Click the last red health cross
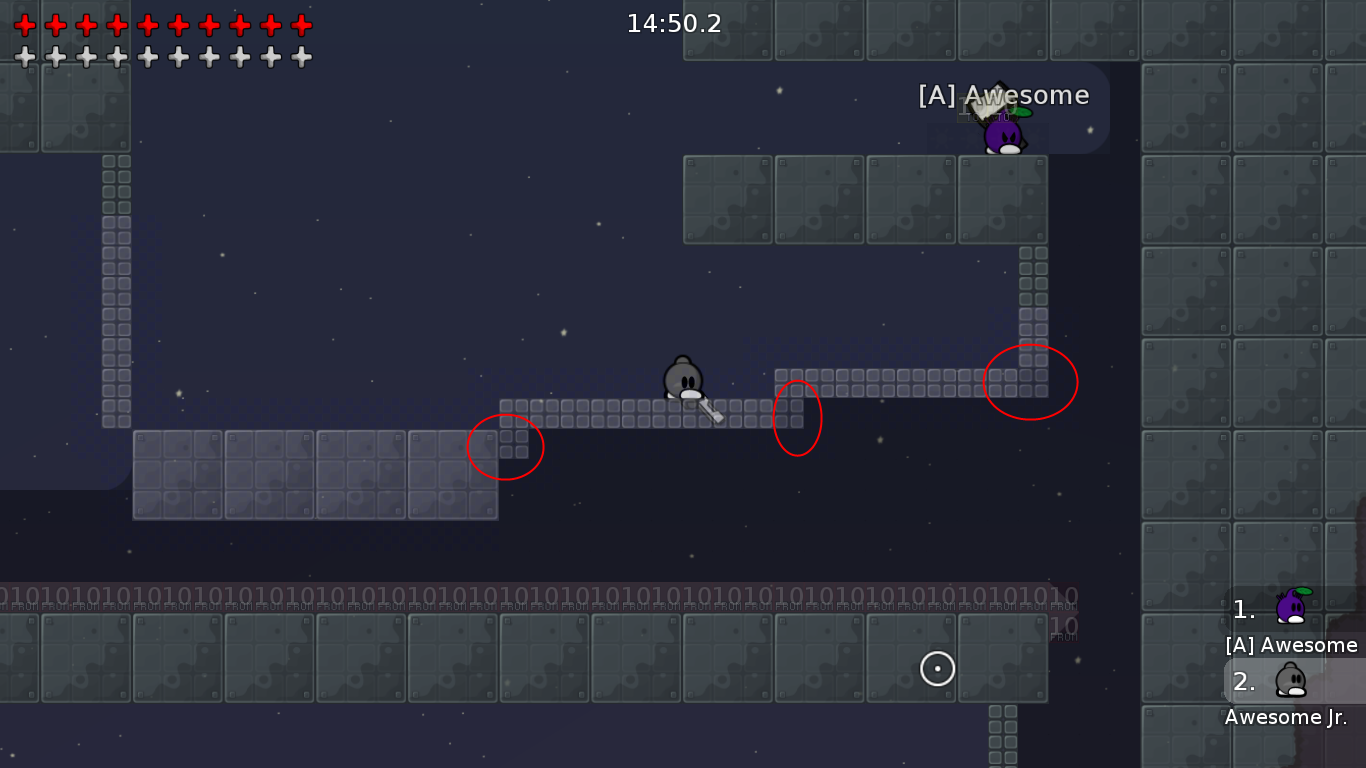 (x=301, y=25)
